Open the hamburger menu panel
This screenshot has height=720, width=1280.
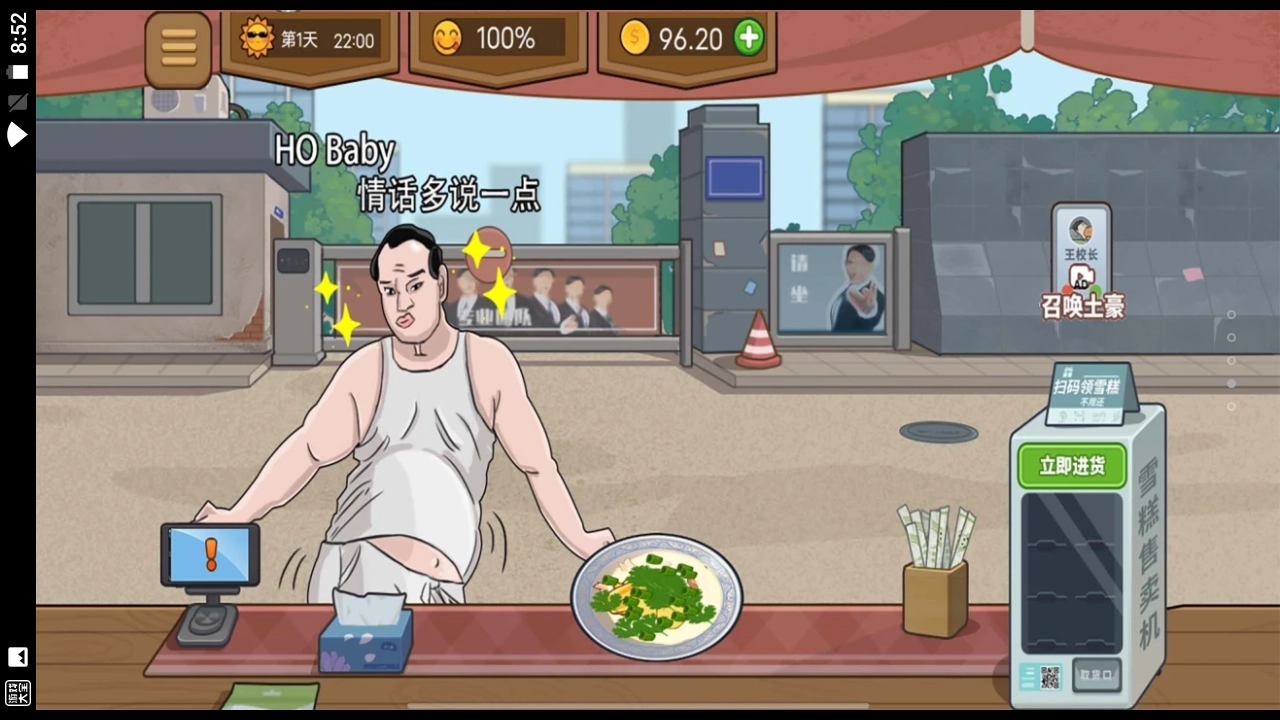pos(178,48)
